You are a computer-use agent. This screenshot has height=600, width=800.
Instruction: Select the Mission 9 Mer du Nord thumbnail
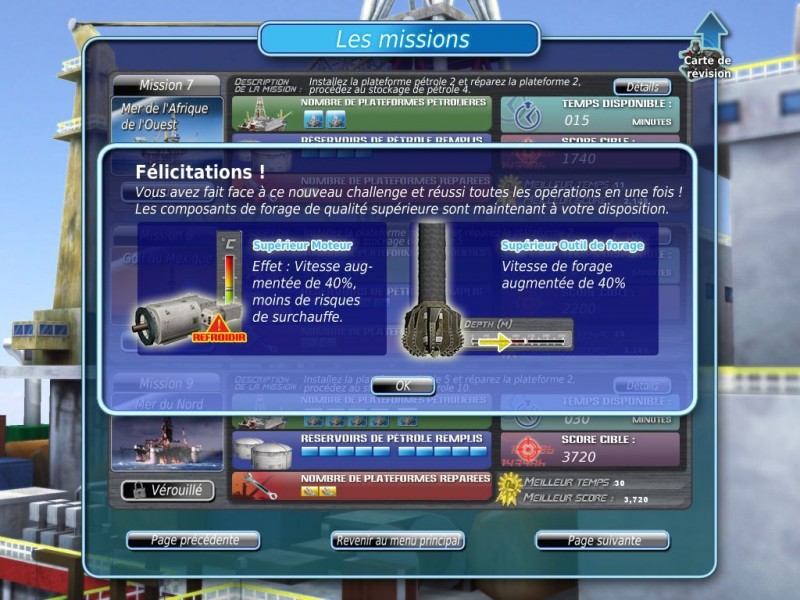[167, 440]
